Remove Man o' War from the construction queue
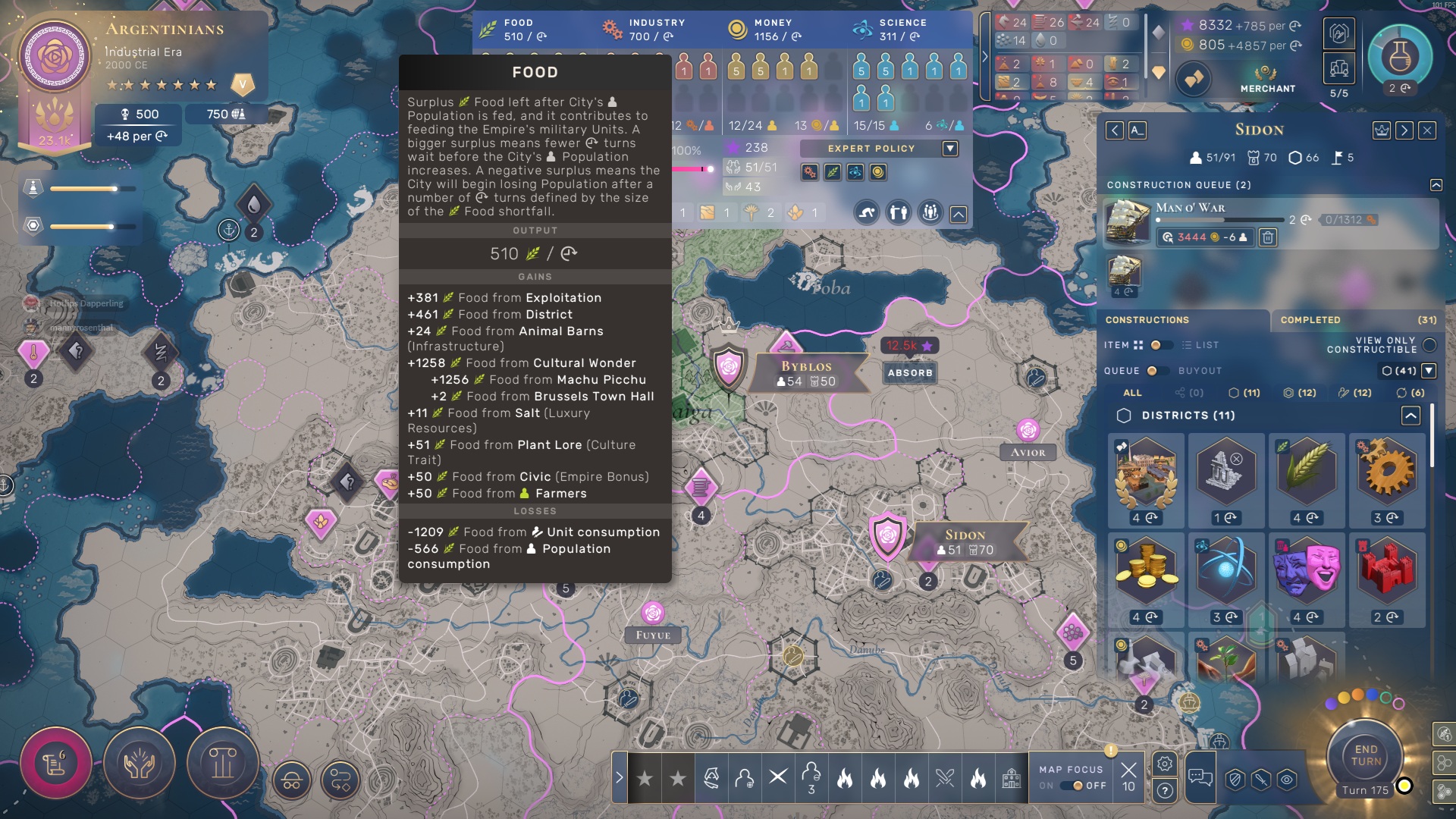This screenshot has width=1456, height=819. pyautogui.click(x=1267, y=238)
